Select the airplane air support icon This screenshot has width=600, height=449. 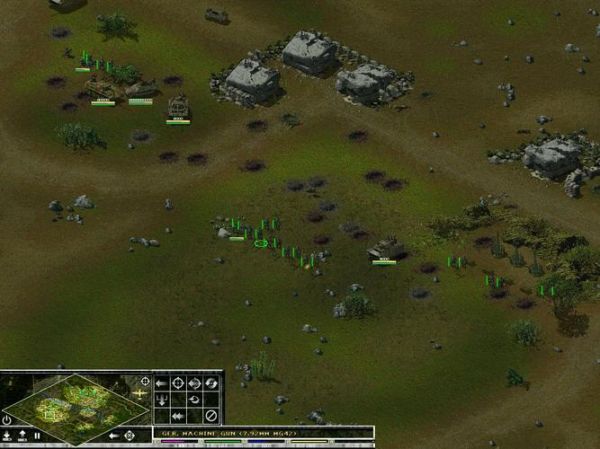click(x=140, y=395)
